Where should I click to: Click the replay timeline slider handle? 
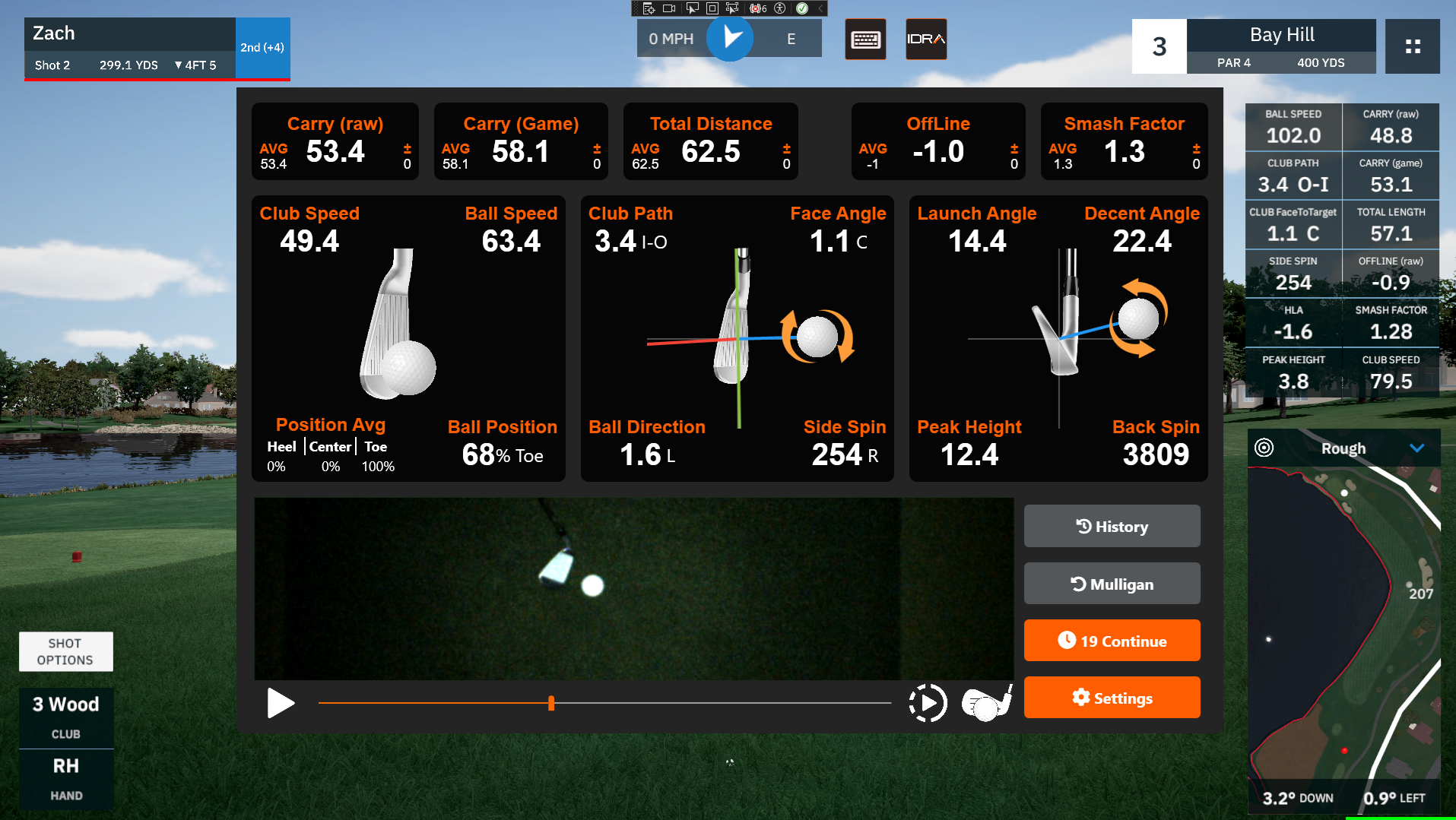pos(551,703)
